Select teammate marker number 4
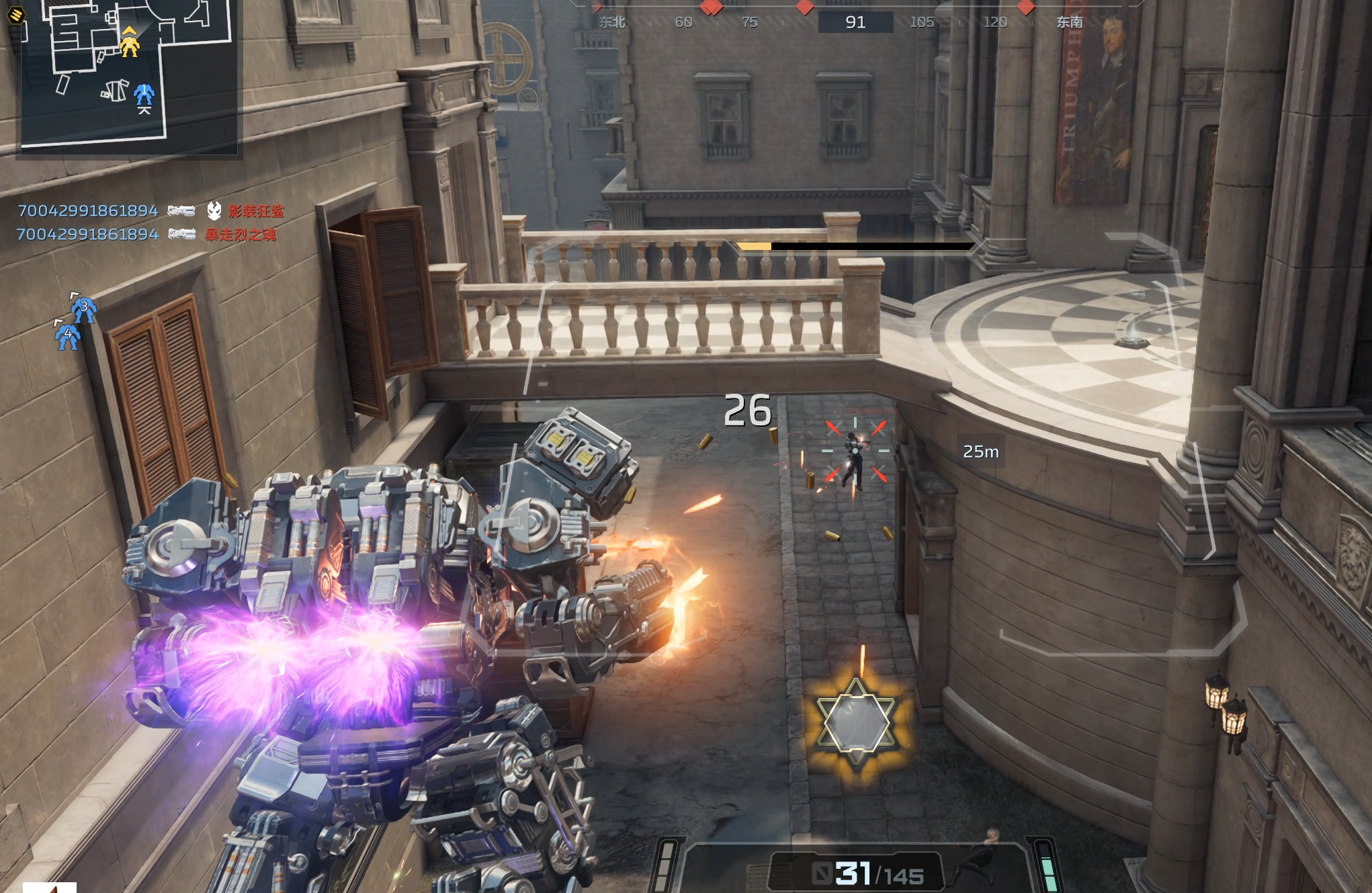The height and width of the screenshot is (893, 1372). point(68,335)
